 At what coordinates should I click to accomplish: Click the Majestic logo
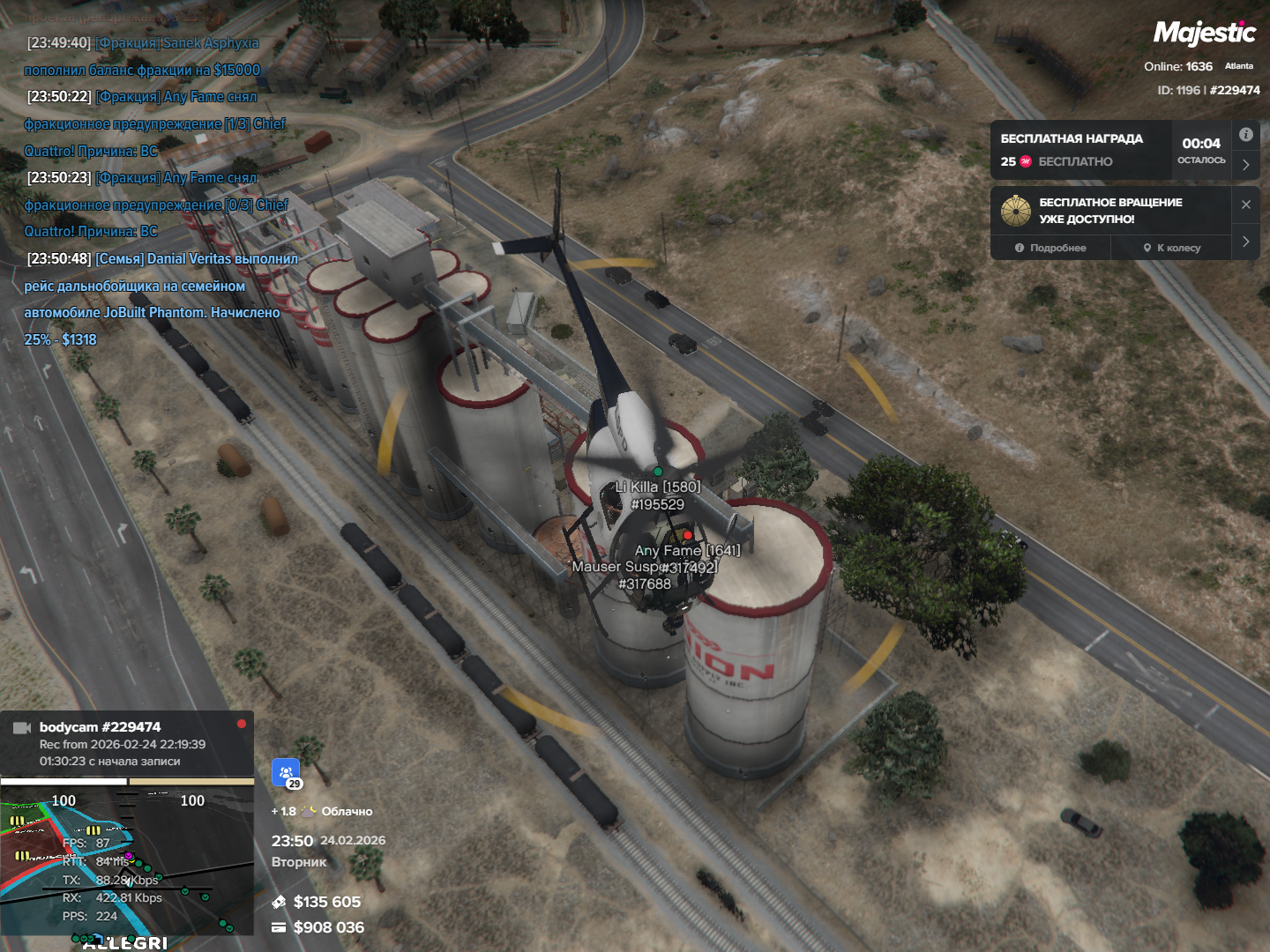(x=1204, y=33)
